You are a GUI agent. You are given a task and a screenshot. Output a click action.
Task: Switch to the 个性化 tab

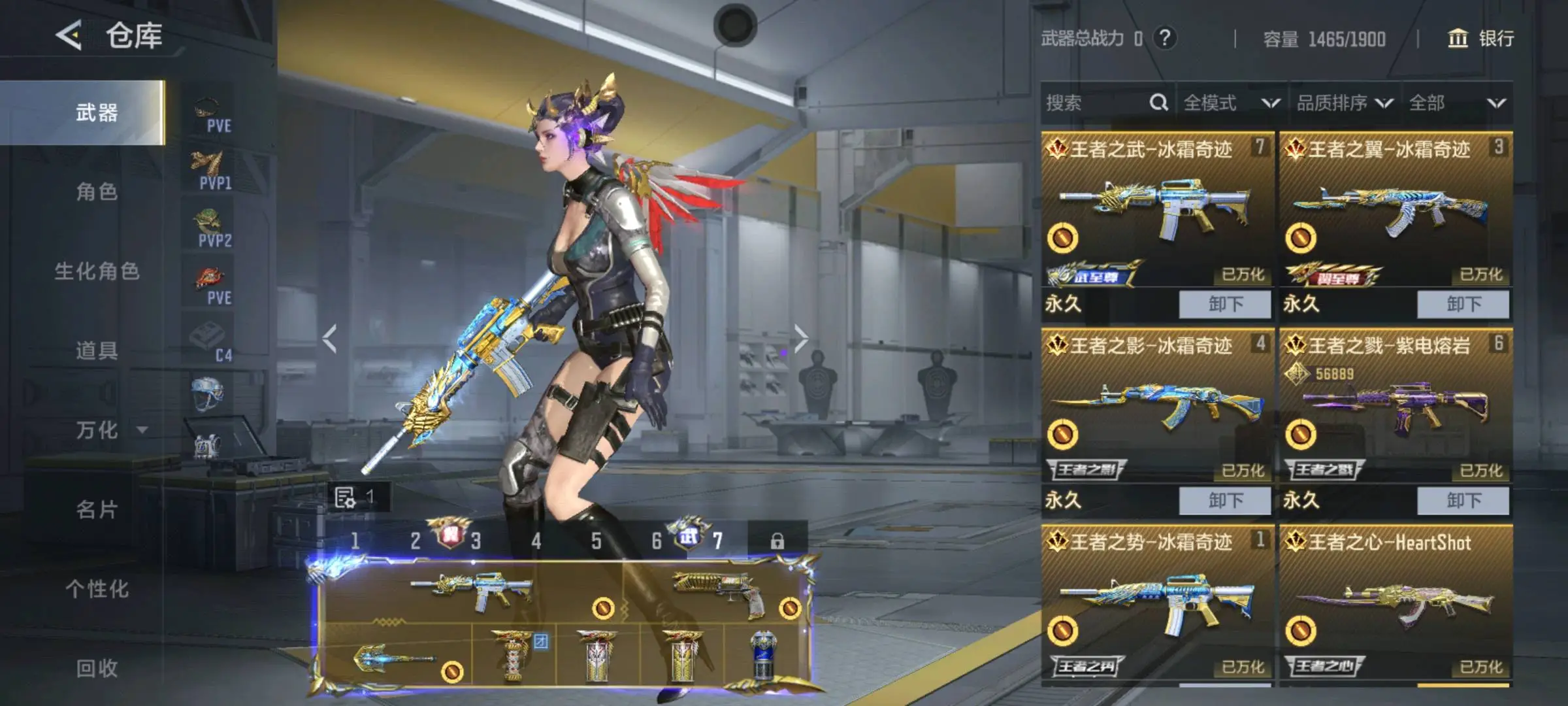tap(97, 589)
